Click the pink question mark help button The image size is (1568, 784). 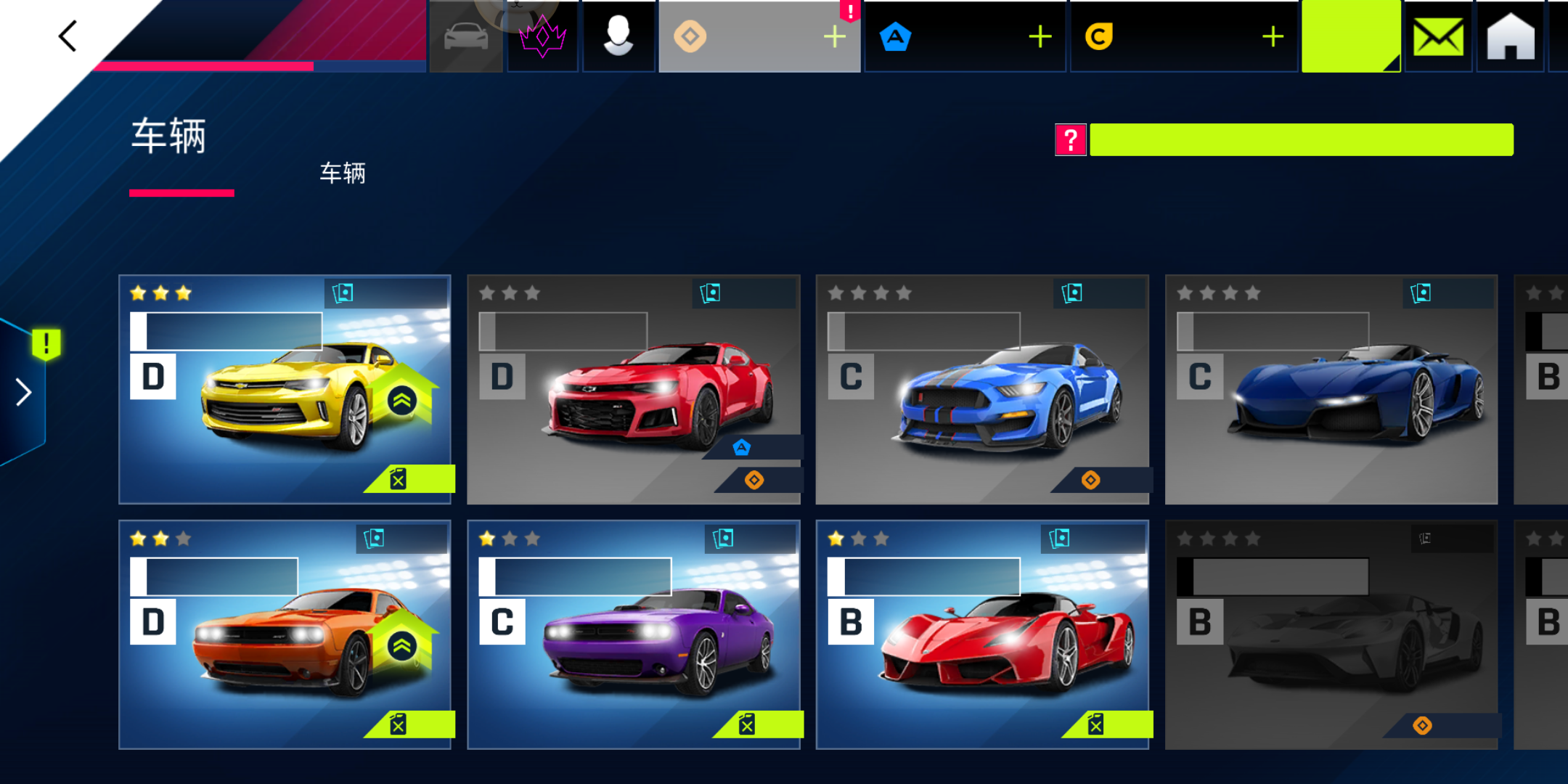tap(1070, 139)
